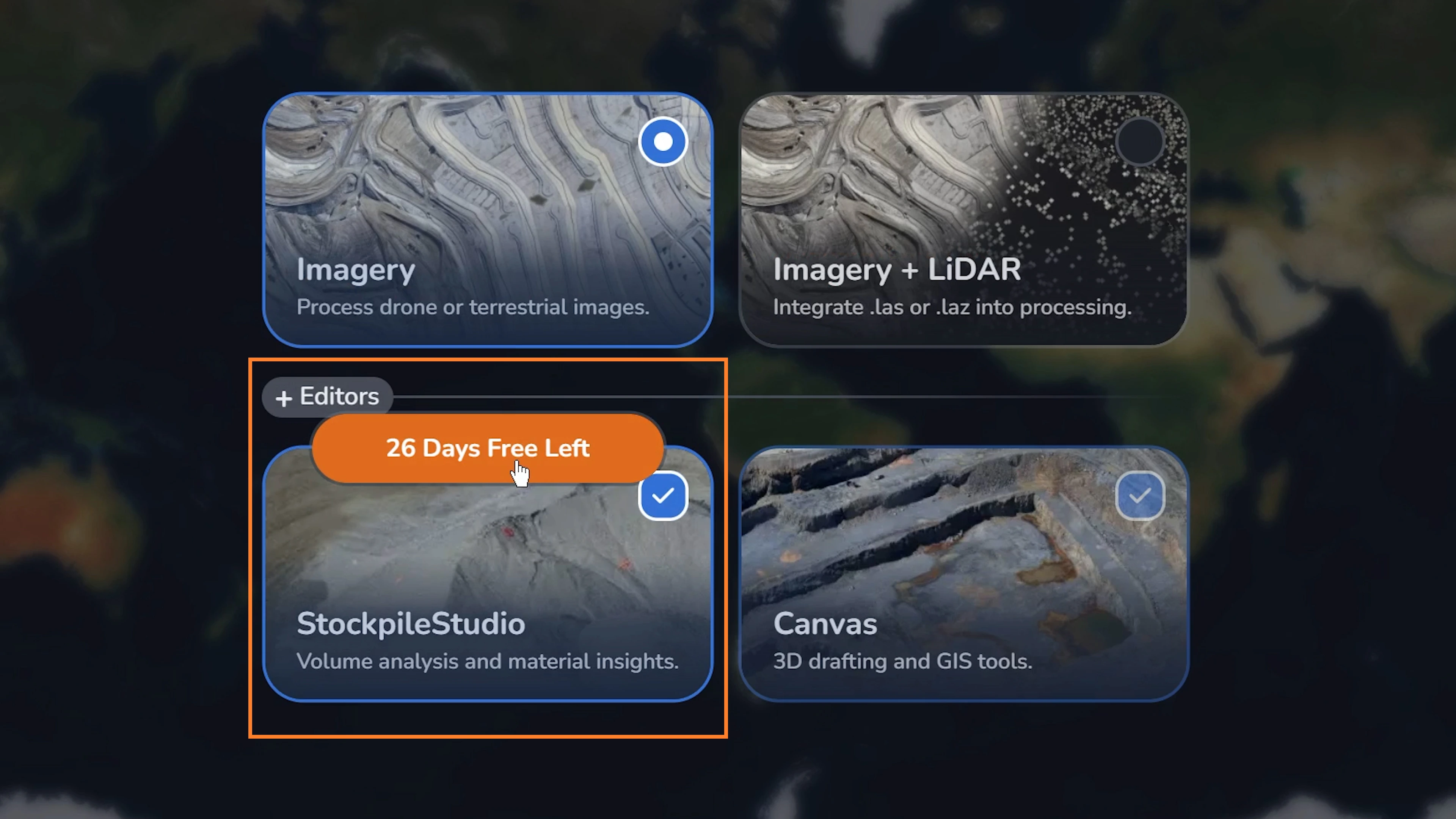Viewport: 1456px width, 819px height.
Task: Click the plus icon on the Editors label
Action: (284, 397)
